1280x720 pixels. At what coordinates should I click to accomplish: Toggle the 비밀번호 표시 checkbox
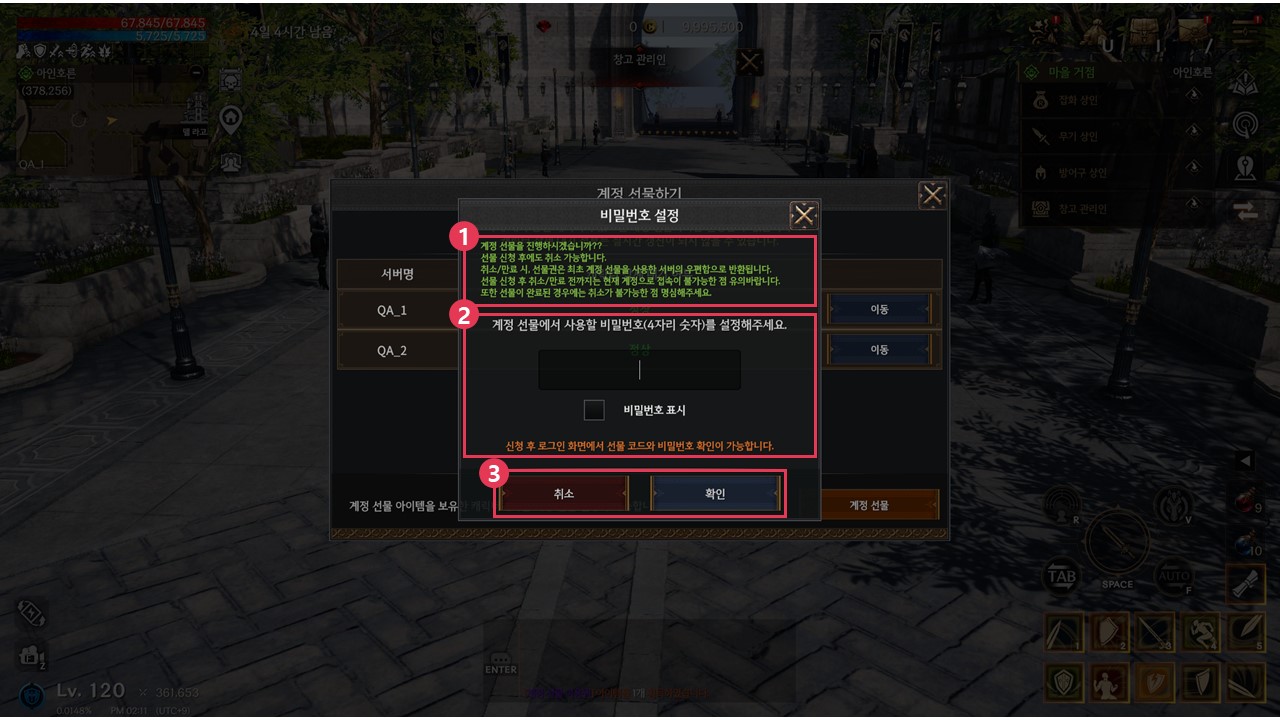point(594,410)
